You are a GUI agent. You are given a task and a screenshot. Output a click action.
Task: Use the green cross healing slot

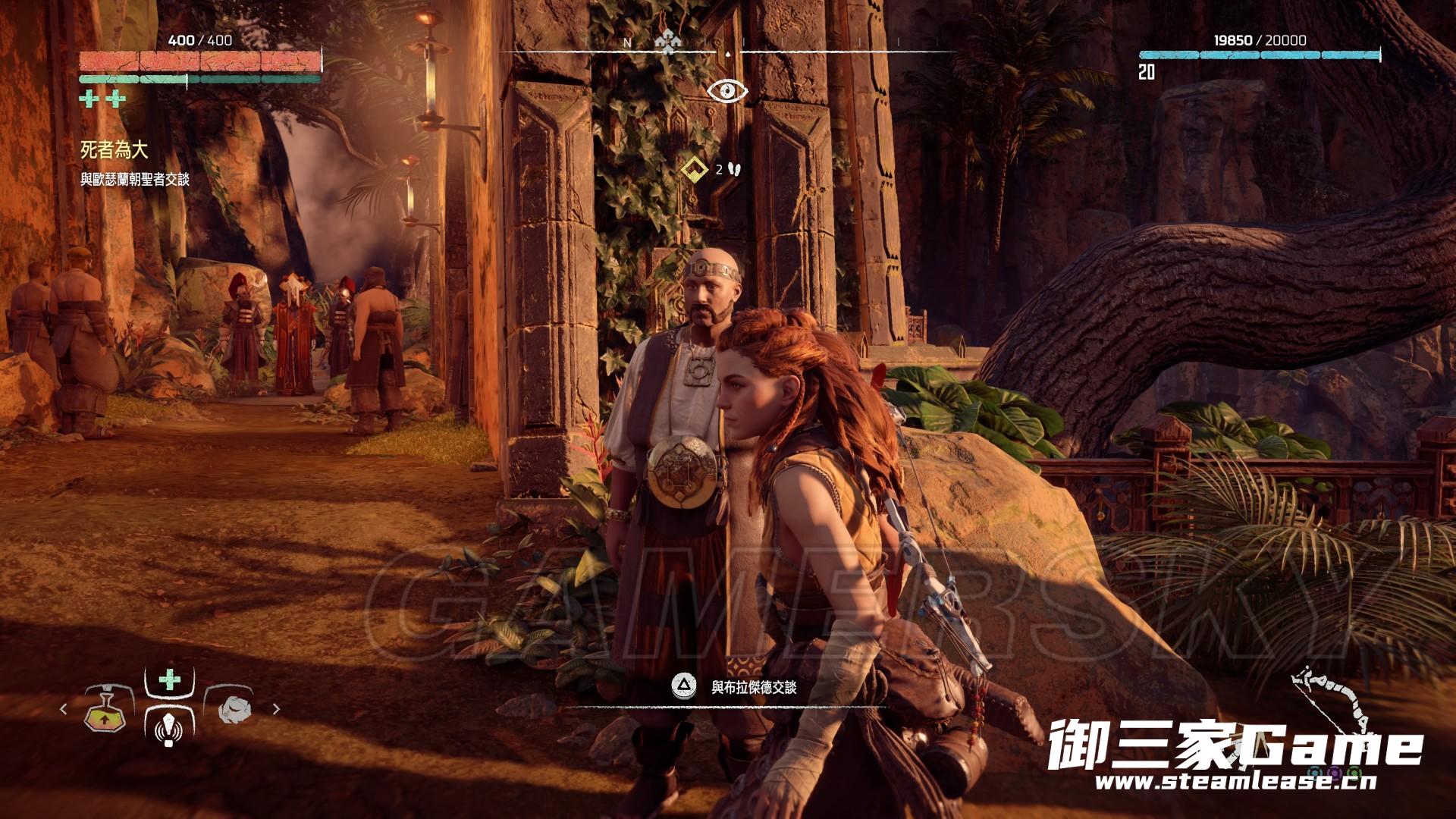[x=170, y=679]
